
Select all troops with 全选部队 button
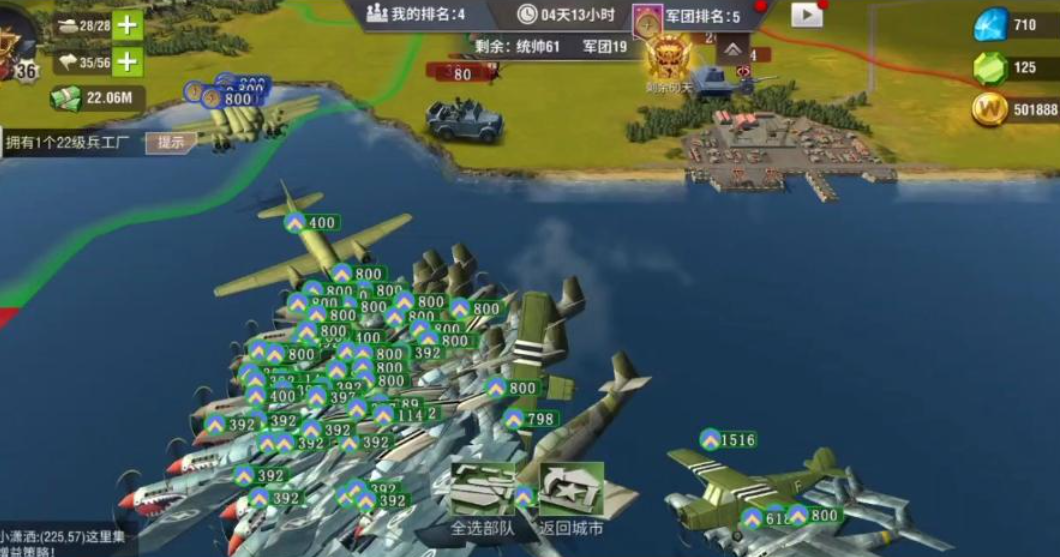tap(482, 498)
